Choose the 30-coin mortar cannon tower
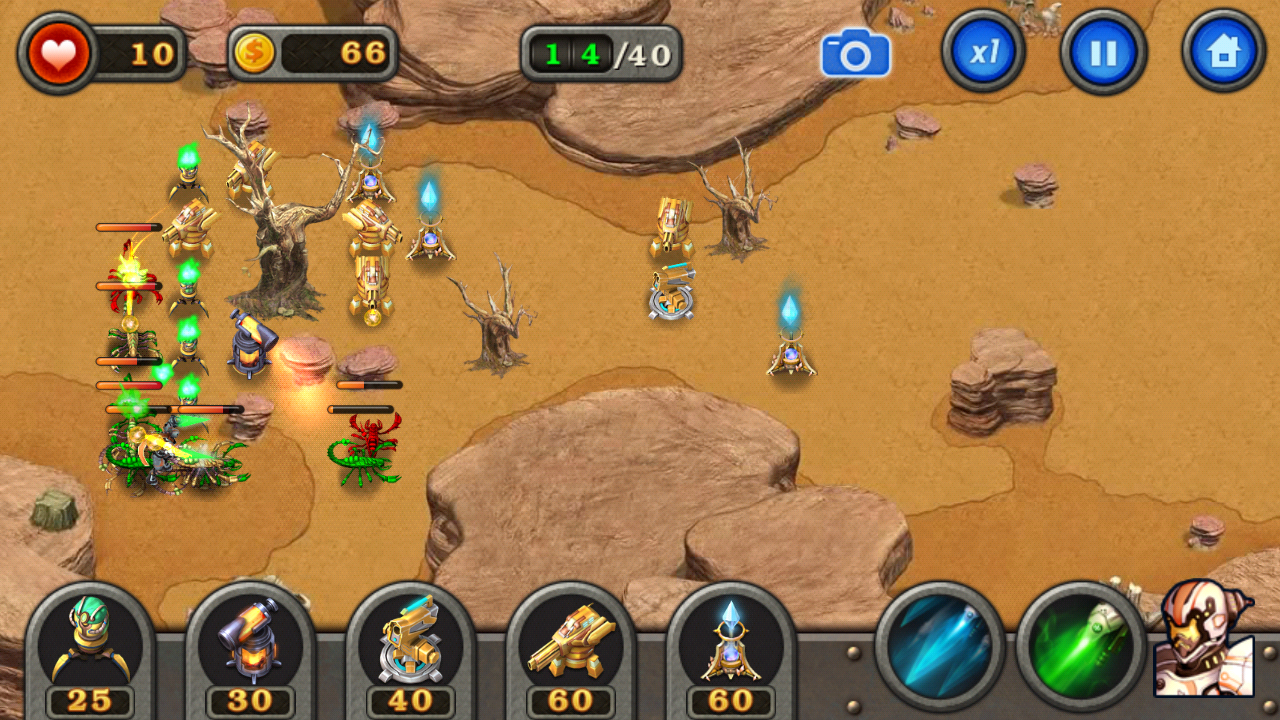The width and height of the screenshot is (1280, 720). [250, 645]
